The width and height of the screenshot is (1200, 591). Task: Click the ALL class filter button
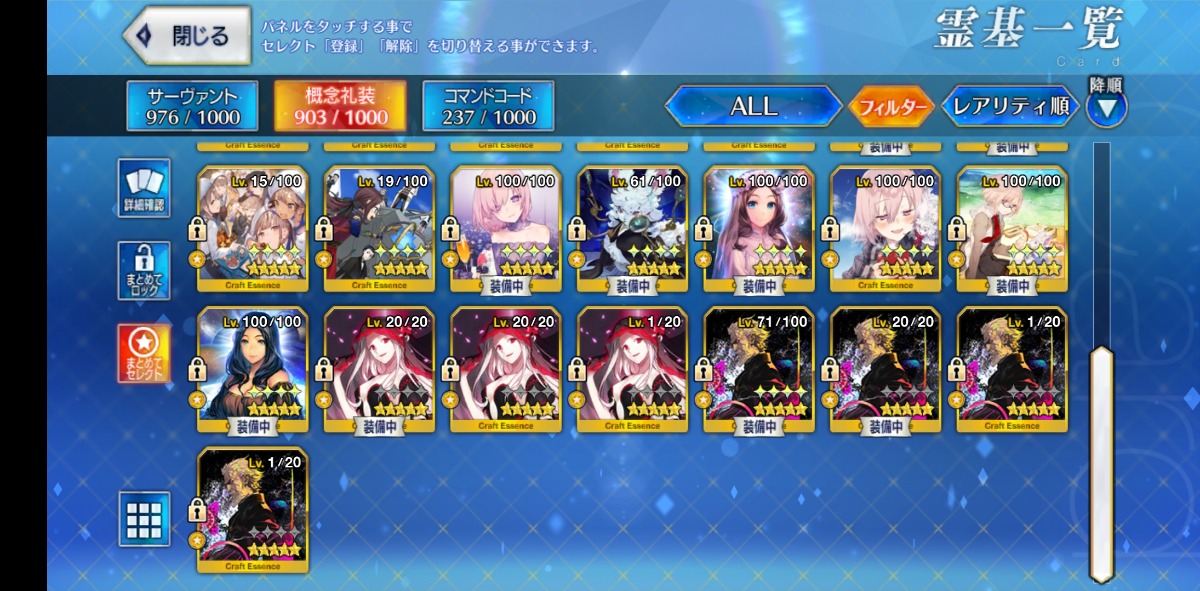coord(753,106)
